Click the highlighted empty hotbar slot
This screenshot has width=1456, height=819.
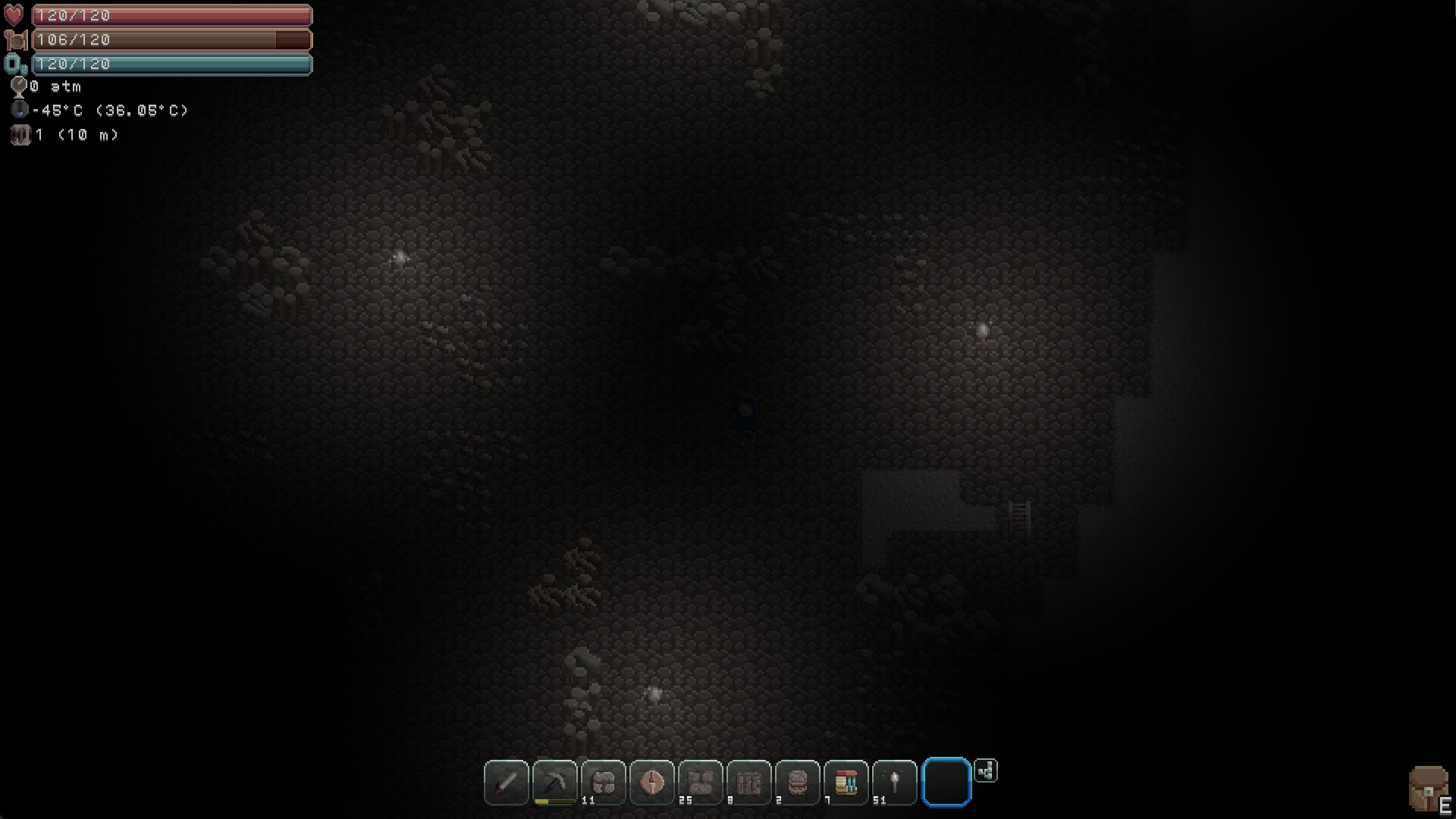[945, 782]
